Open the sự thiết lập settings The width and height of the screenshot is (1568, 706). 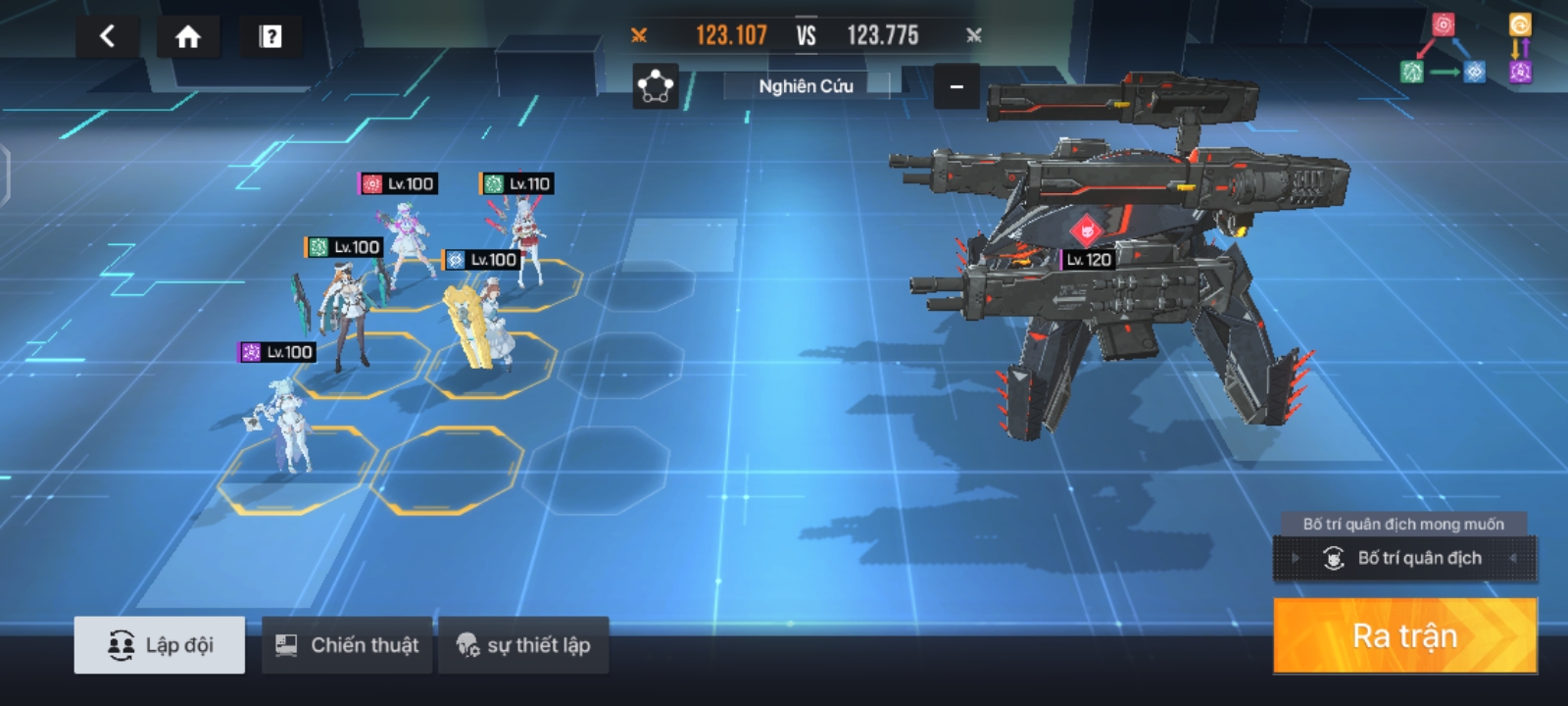[523, 645]
